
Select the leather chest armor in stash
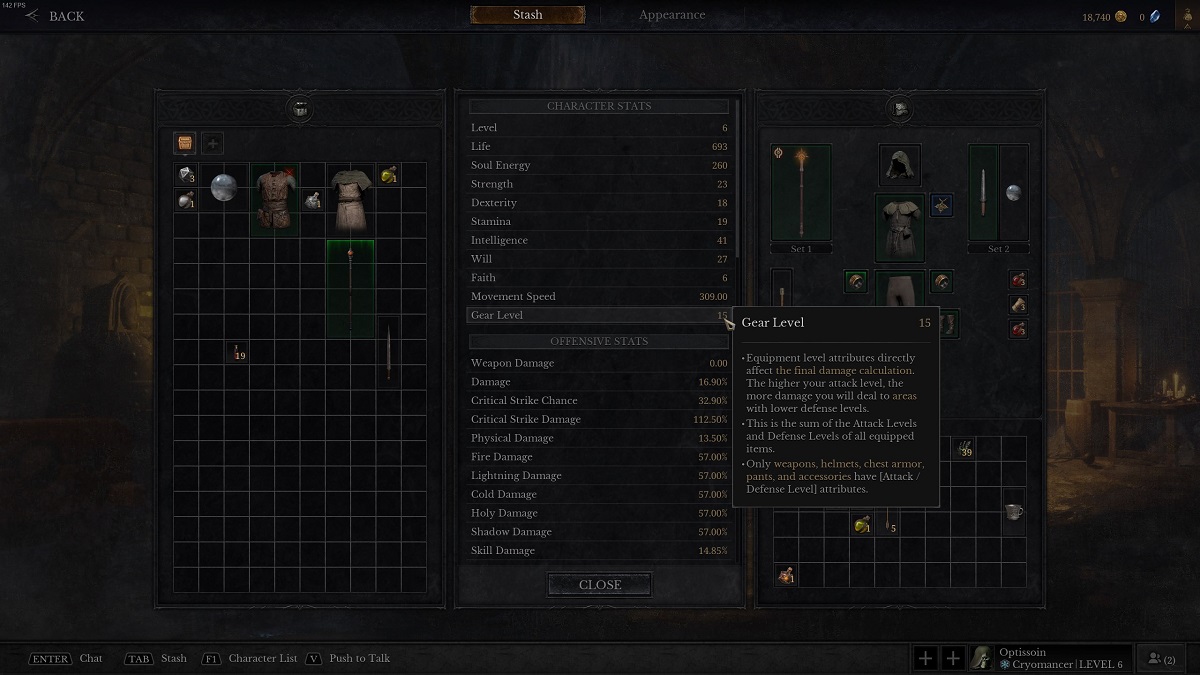tap(275, 199)
